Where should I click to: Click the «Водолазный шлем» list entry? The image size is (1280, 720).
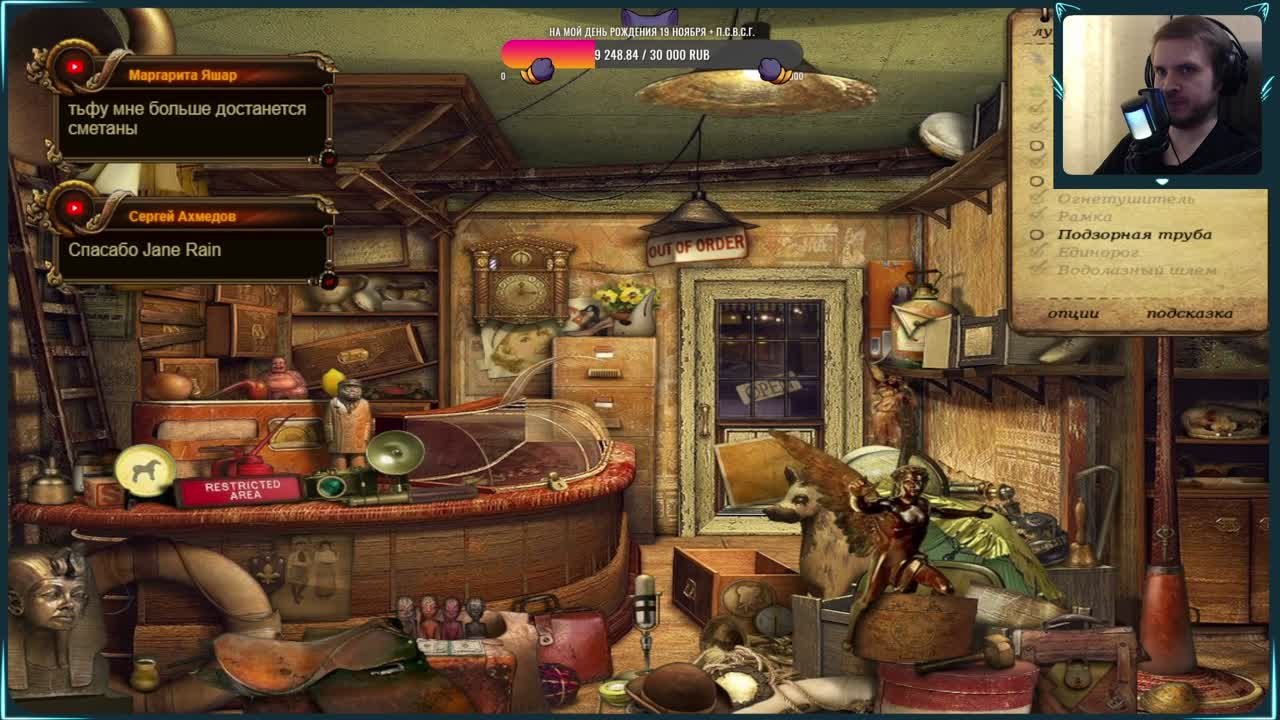(x=1137, y=271)
